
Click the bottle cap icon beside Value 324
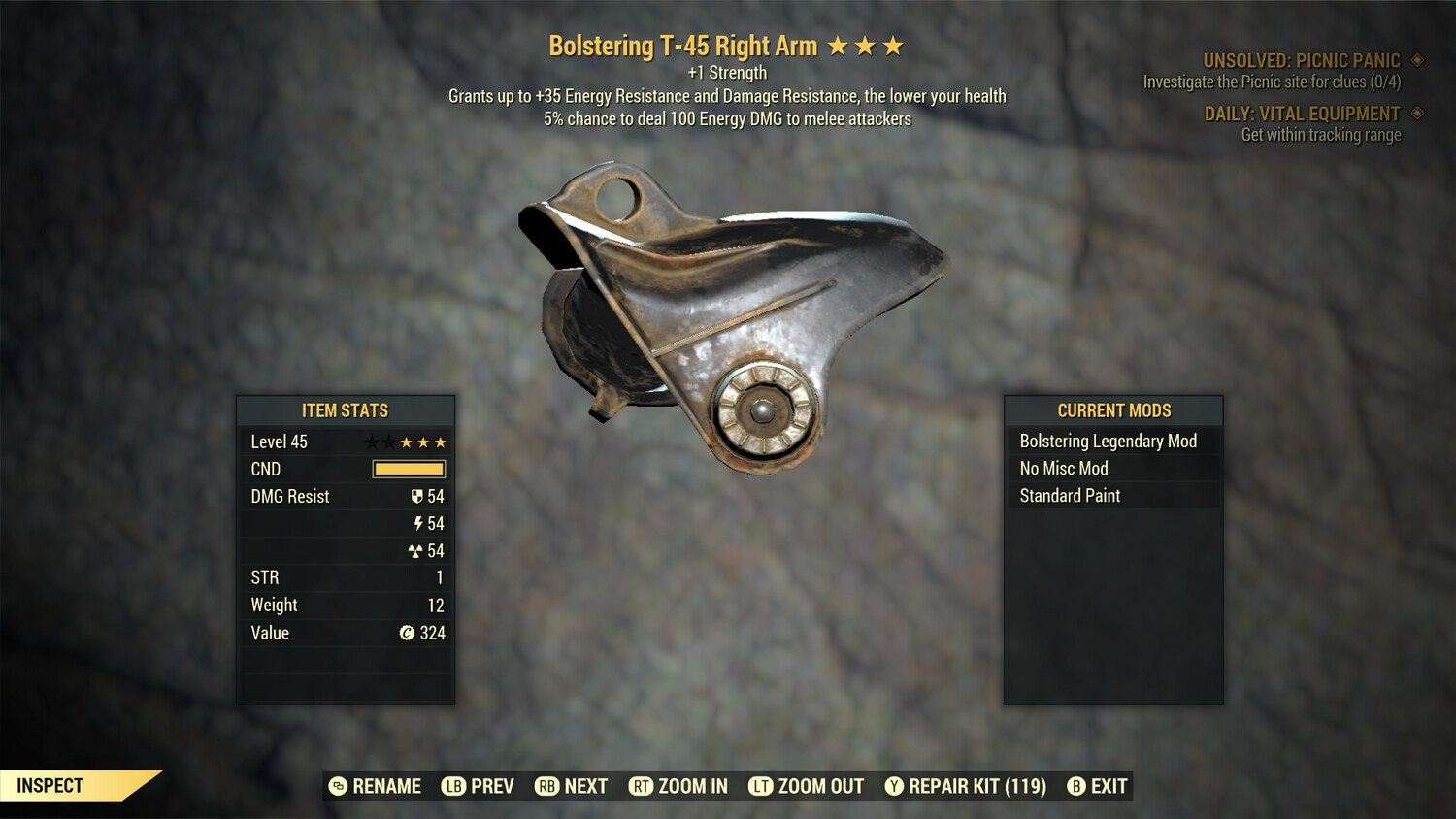409,633
